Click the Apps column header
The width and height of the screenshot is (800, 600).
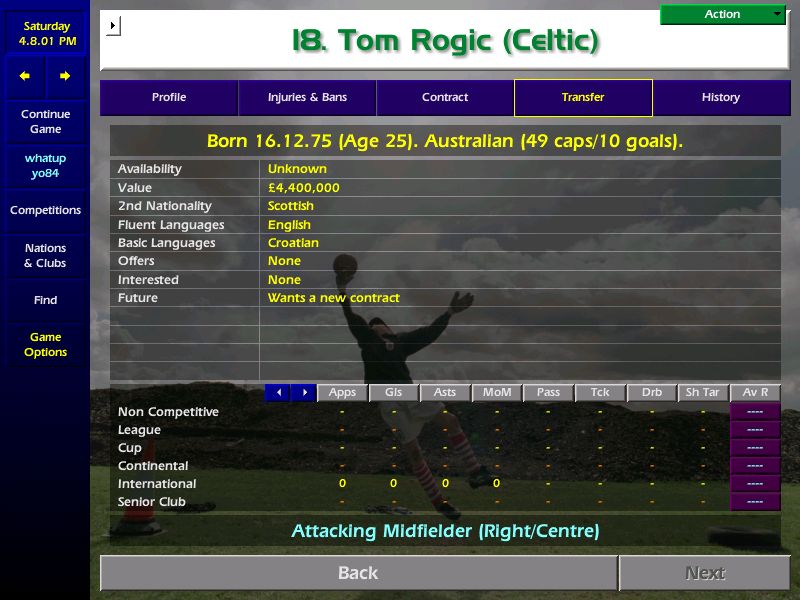coord(343,393)
